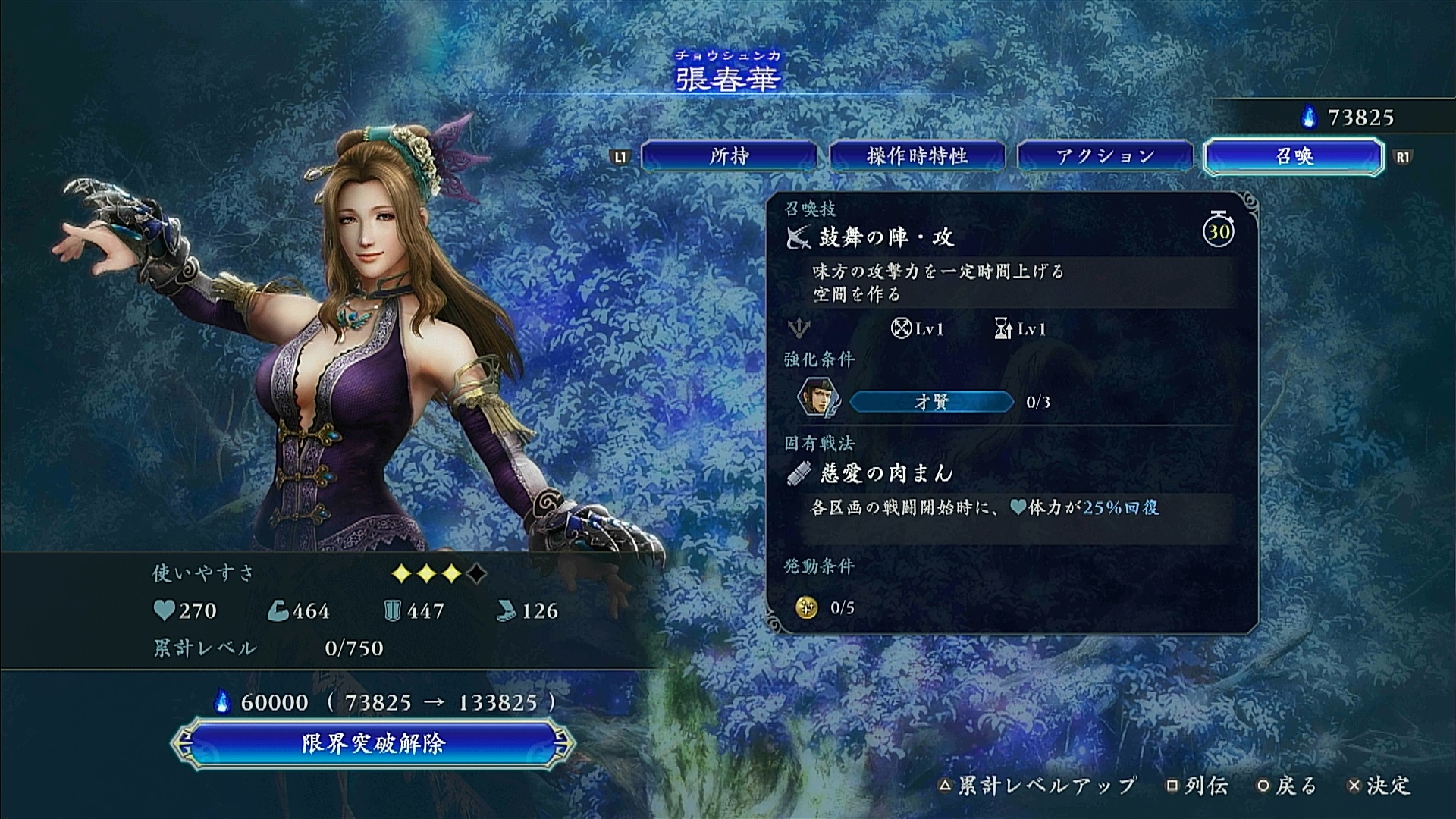Viewport: 1456px width, 819px height.
Task: Select the 慈愛の肉まん unique tactic
Action: coord(886,474)
